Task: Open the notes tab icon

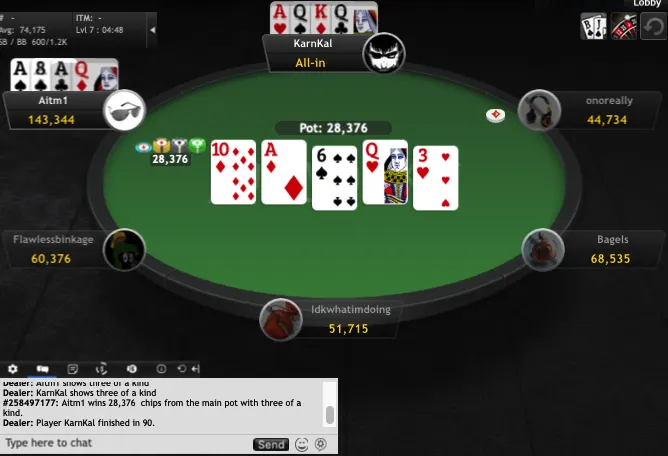Action: (72, 369)
